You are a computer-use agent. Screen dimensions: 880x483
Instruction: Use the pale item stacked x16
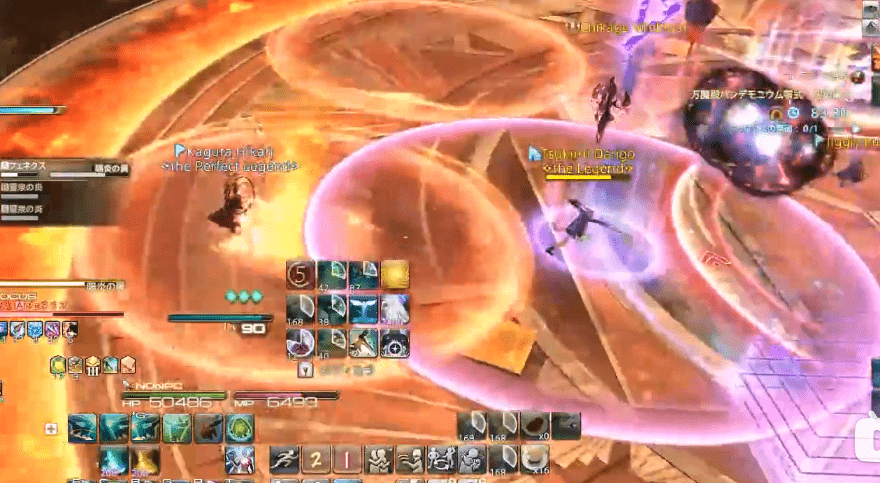point(535,460)
